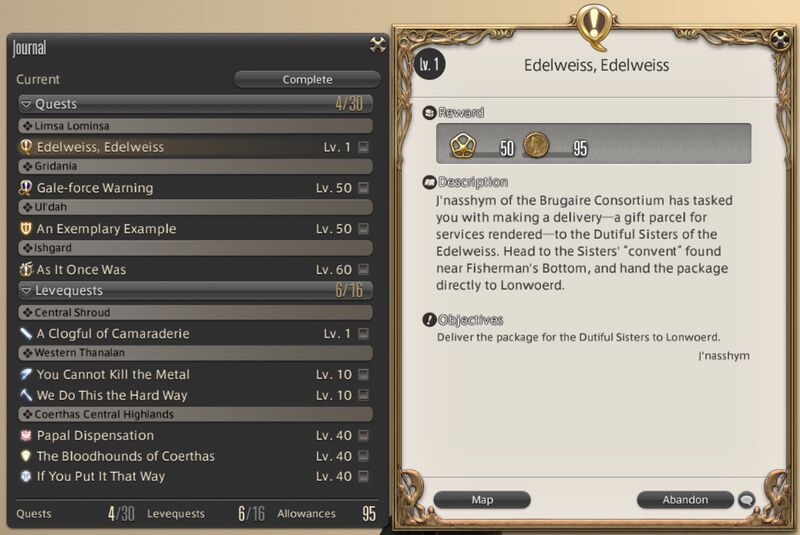This screenshot has height=535, width=800.
Task: Select The Bloodhounds of Coerthas levequest
Action: click(x=125, y=456)
